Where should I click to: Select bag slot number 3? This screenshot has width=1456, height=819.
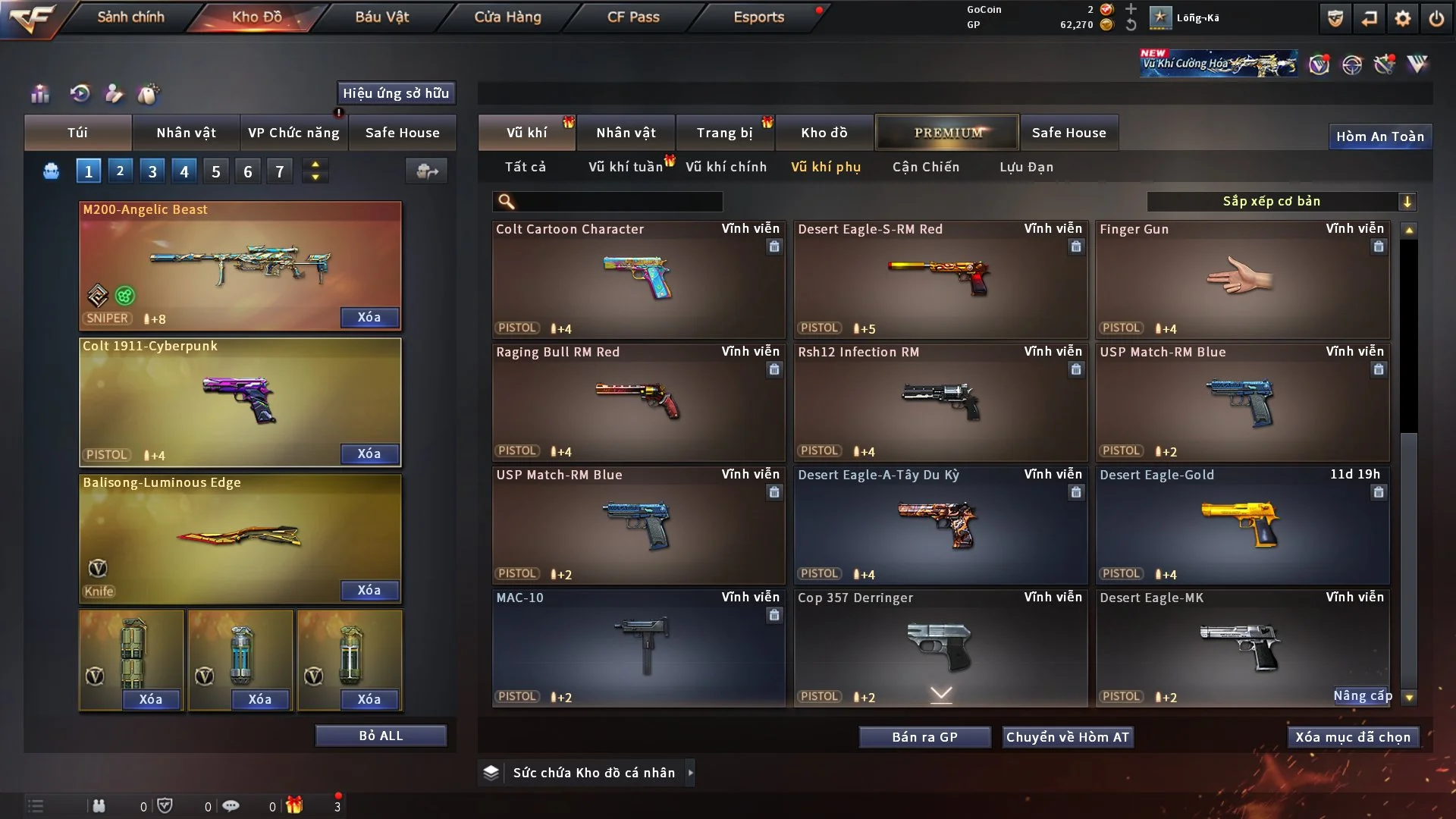tap(152, 171)
